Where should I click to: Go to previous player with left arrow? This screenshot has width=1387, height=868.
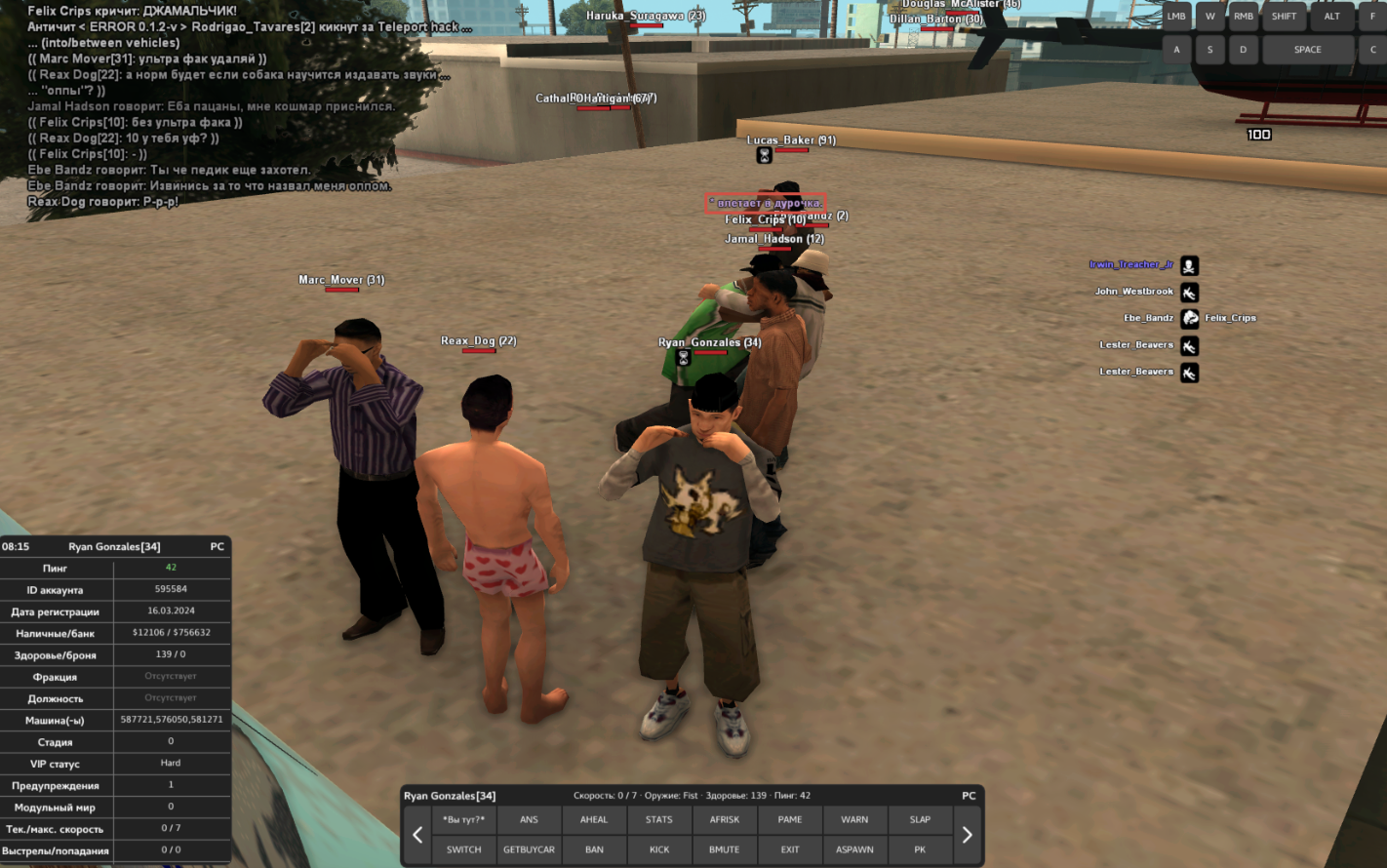pos(417,835)
